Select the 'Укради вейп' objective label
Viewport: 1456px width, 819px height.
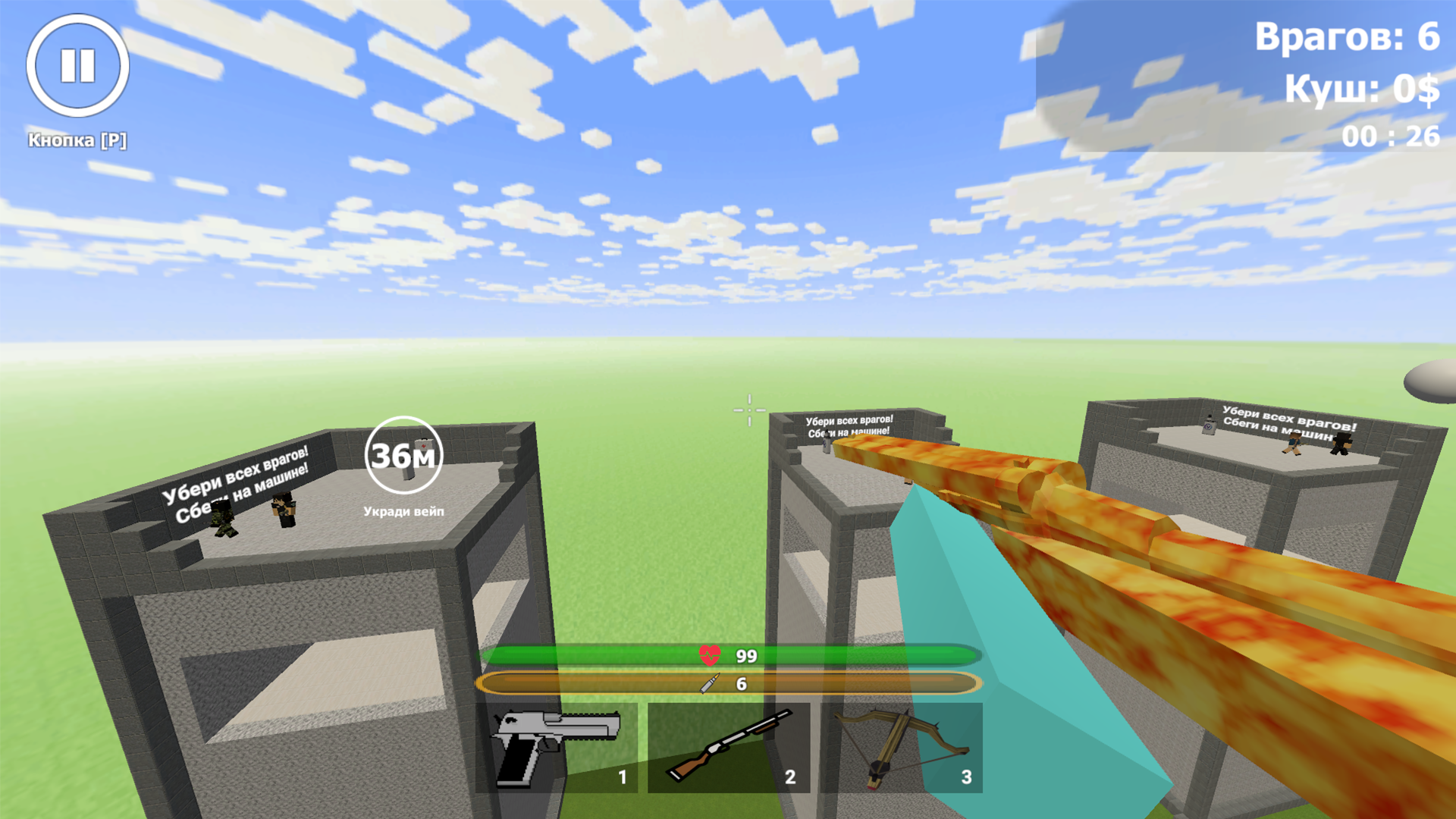pyautogui.click(x=403, y=510)
